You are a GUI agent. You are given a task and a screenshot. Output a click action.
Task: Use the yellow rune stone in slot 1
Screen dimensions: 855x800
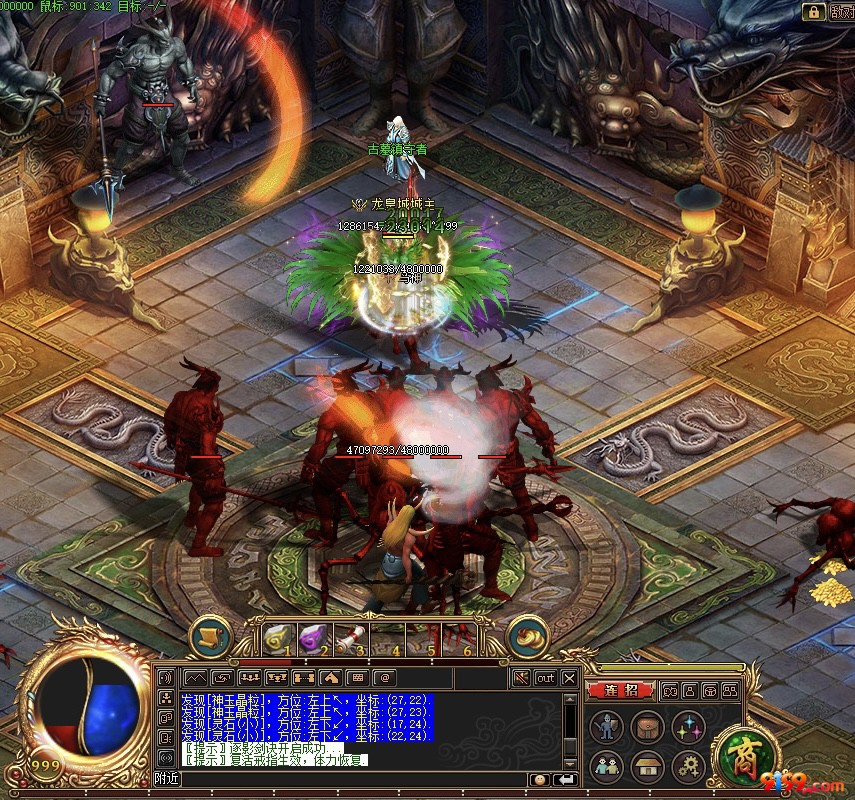coord(277,637)
